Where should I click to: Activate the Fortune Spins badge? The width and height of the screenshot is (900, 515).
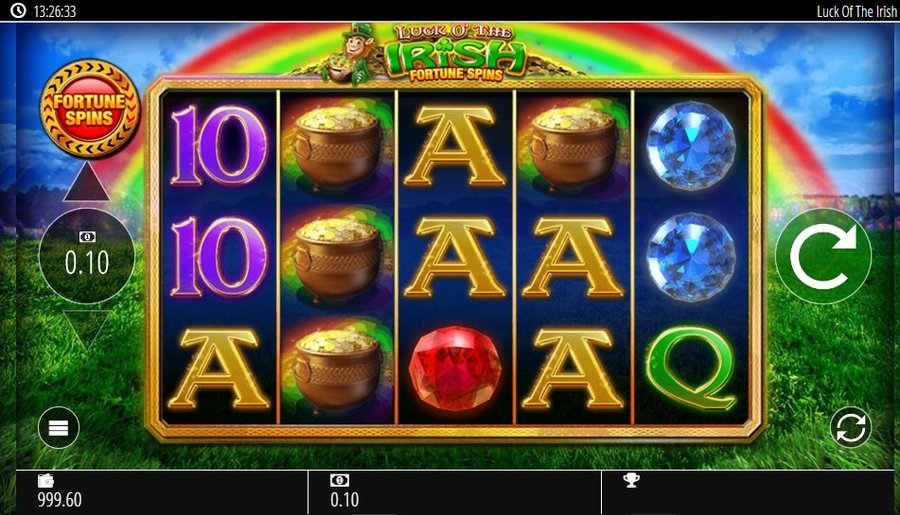(x=90, y=108)
